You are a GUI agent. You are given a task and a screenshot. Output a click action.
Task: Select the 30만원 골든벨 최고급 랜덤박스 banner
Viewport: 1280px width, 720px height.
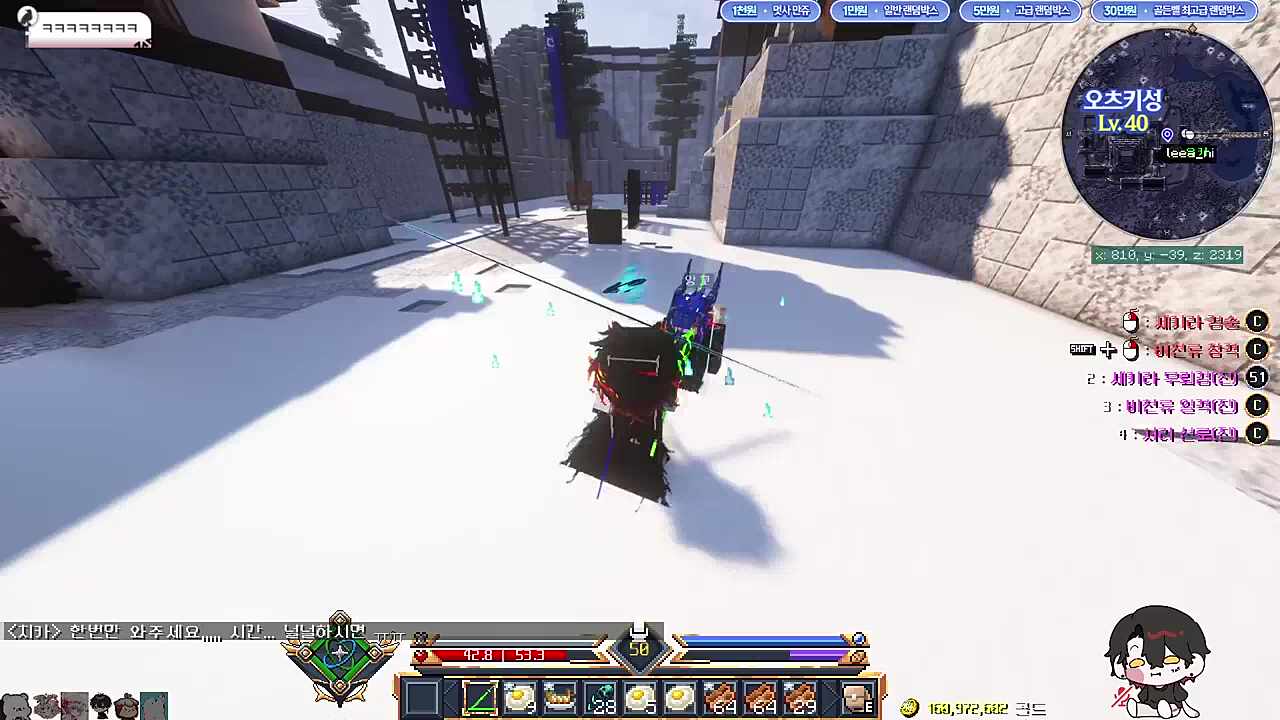pos(1173,11)
